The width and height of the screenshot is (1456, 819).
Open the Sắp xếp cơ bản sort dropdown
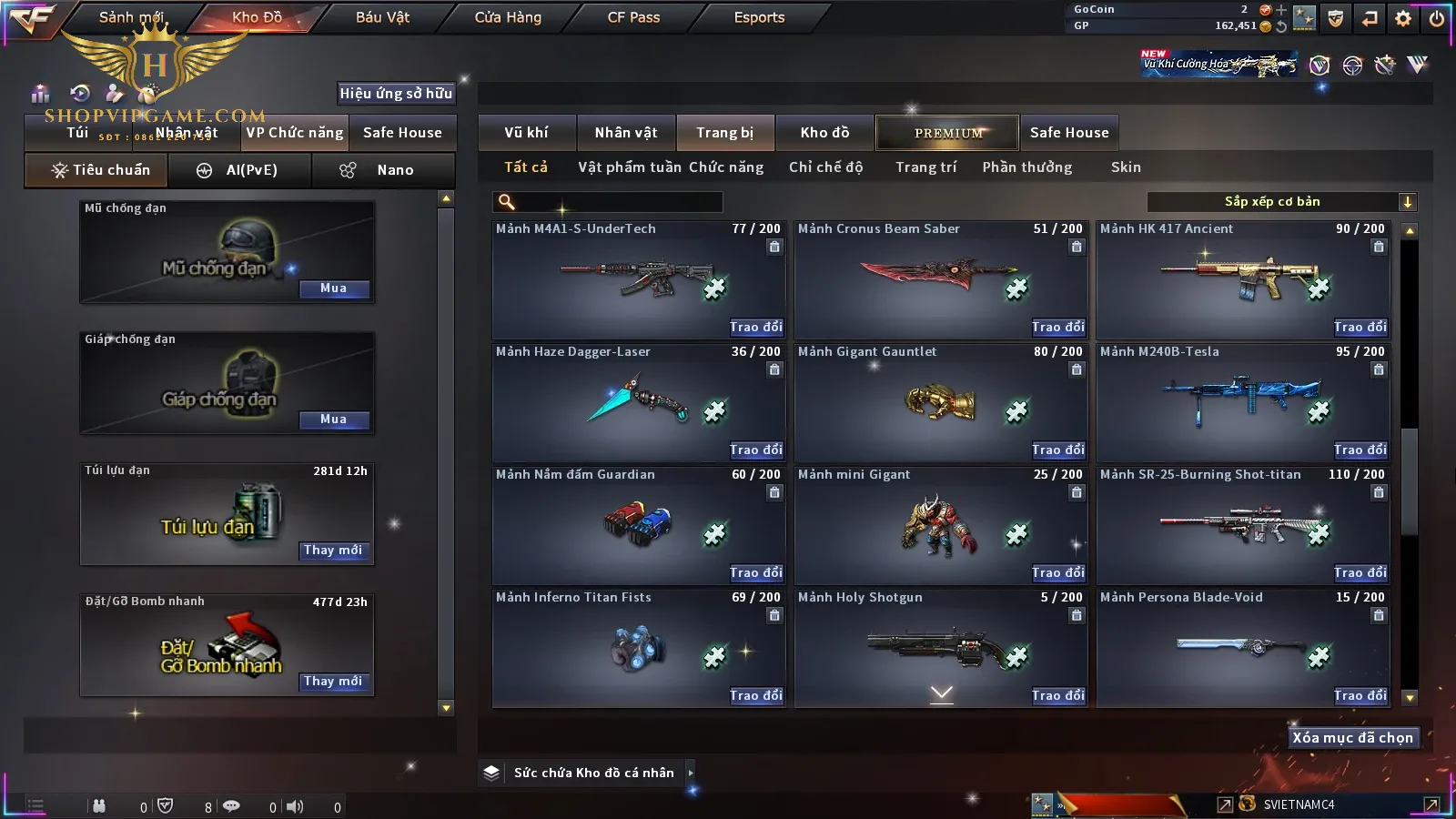pyautogui.click(x=1281, y=202)
